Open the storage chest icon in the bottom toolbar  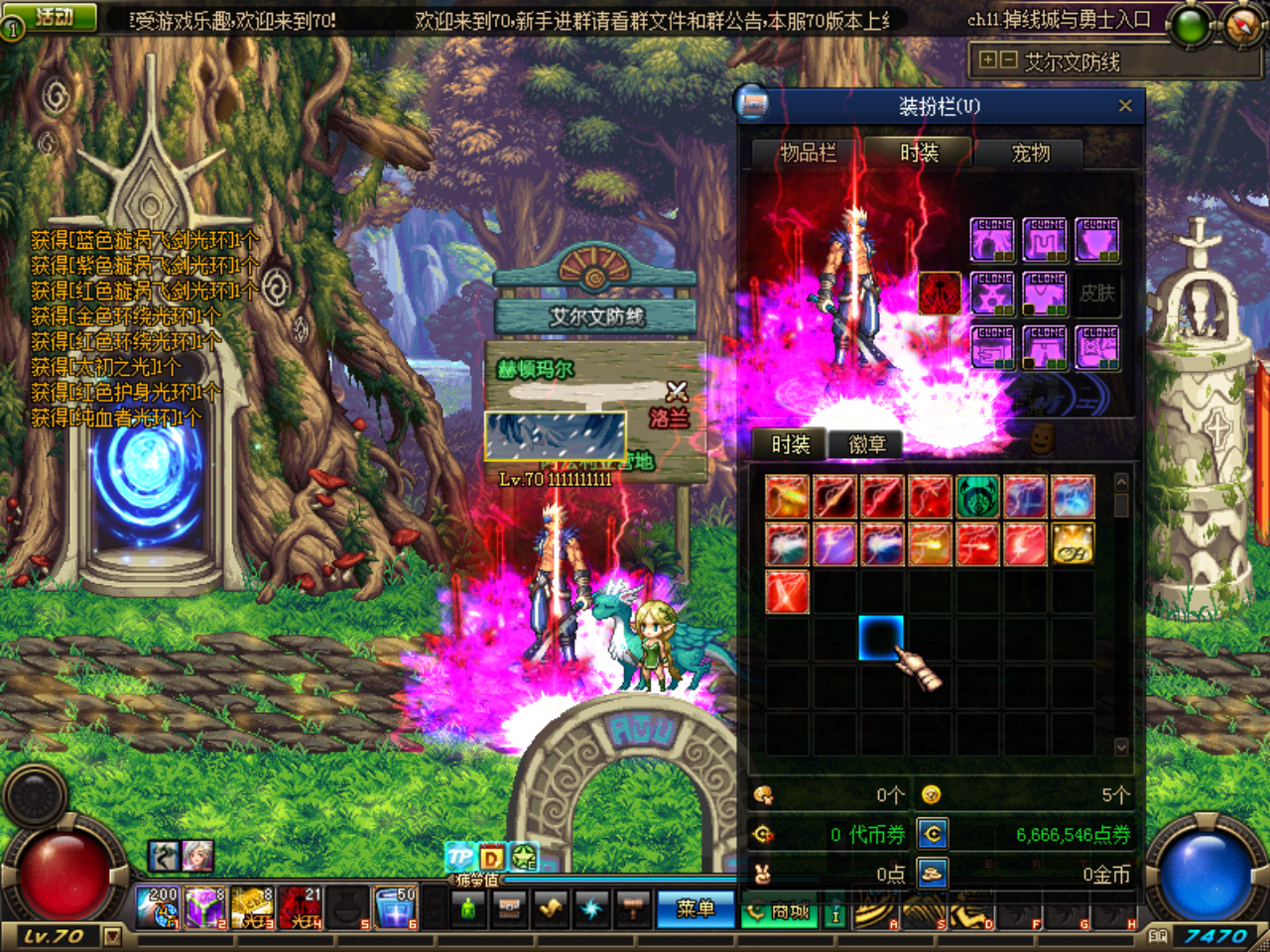[x=509, y=908]
